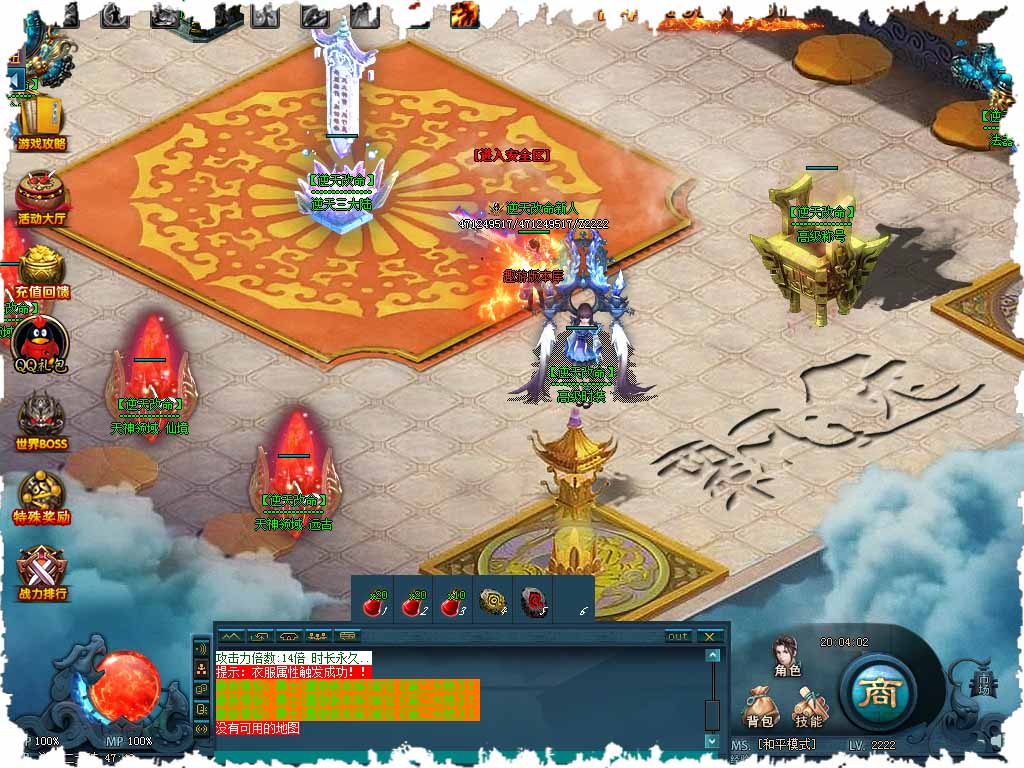Activate the flame skill icon at top

(464, 14)
